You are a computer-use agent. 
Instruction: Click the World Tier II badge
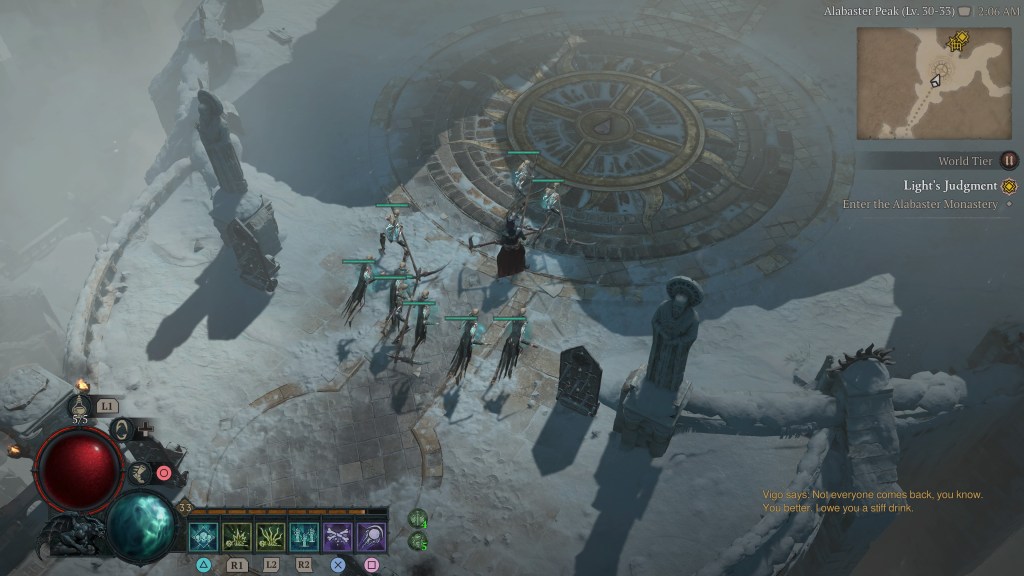[x=1009, y=160]
